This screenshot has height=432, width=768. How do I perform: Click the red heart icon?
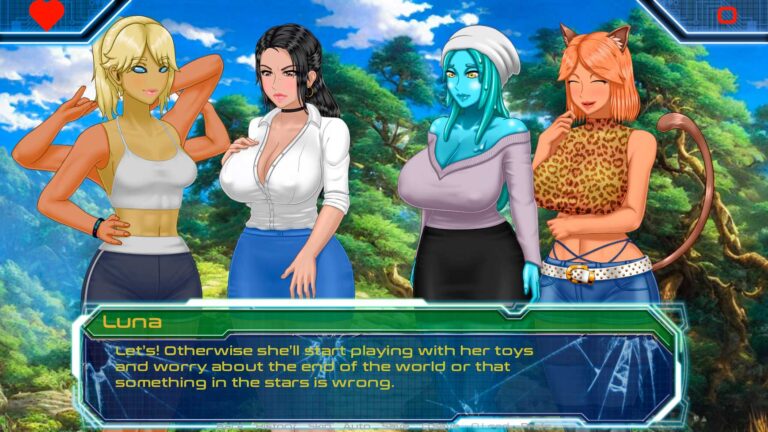[x=46, y=14]
